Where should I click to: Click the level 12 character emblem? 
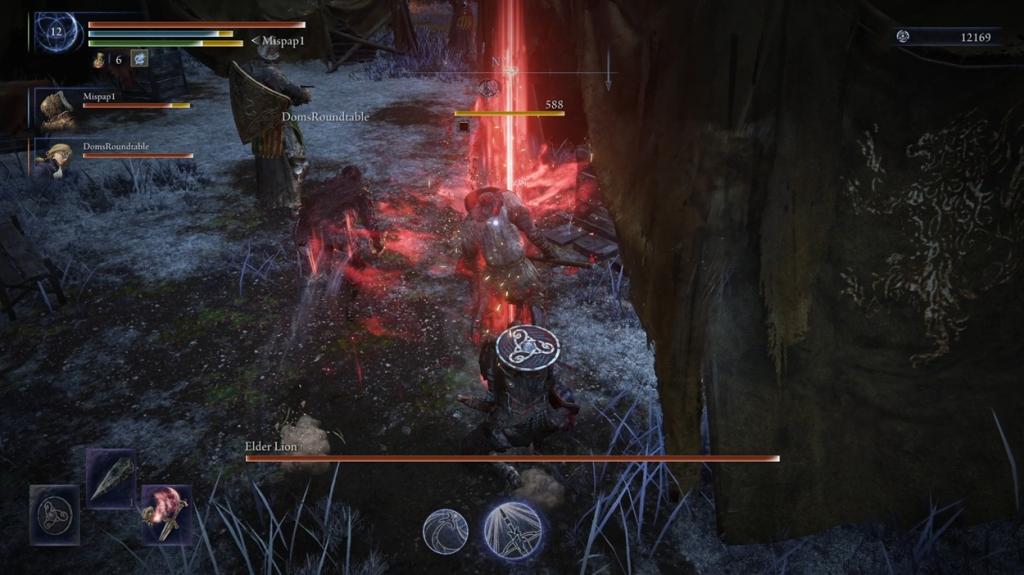56,33
